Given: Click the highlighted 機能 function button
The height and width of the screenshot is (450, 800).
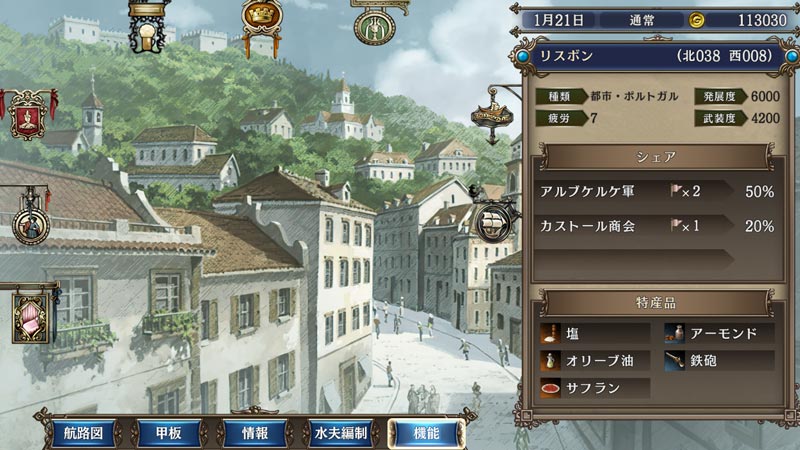Looking at the screenshot, I should coord(427,433).
